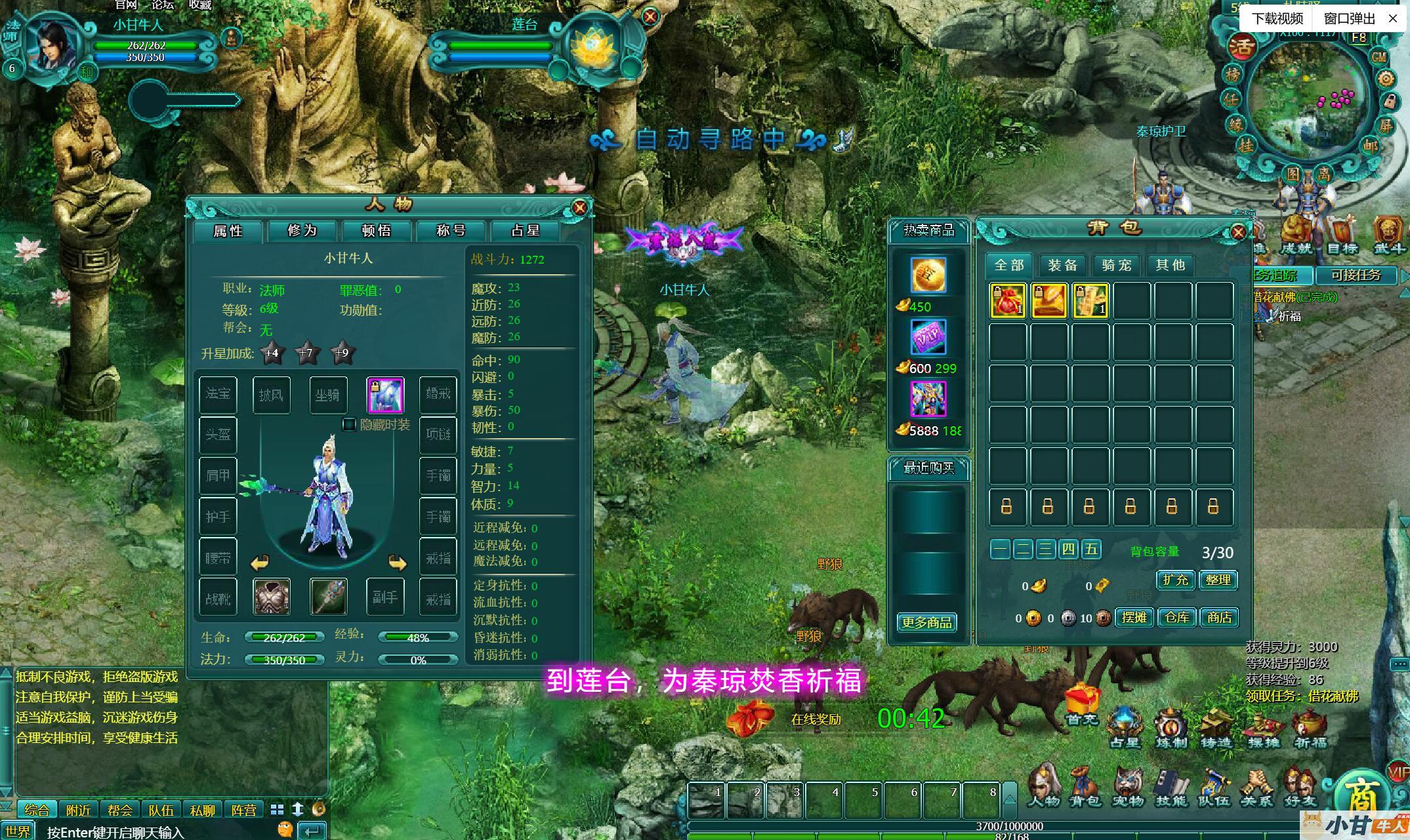This screenshot has height=840, width=1410.
Task: Switch to the 修为 tab
Action: tap(302, 231)
